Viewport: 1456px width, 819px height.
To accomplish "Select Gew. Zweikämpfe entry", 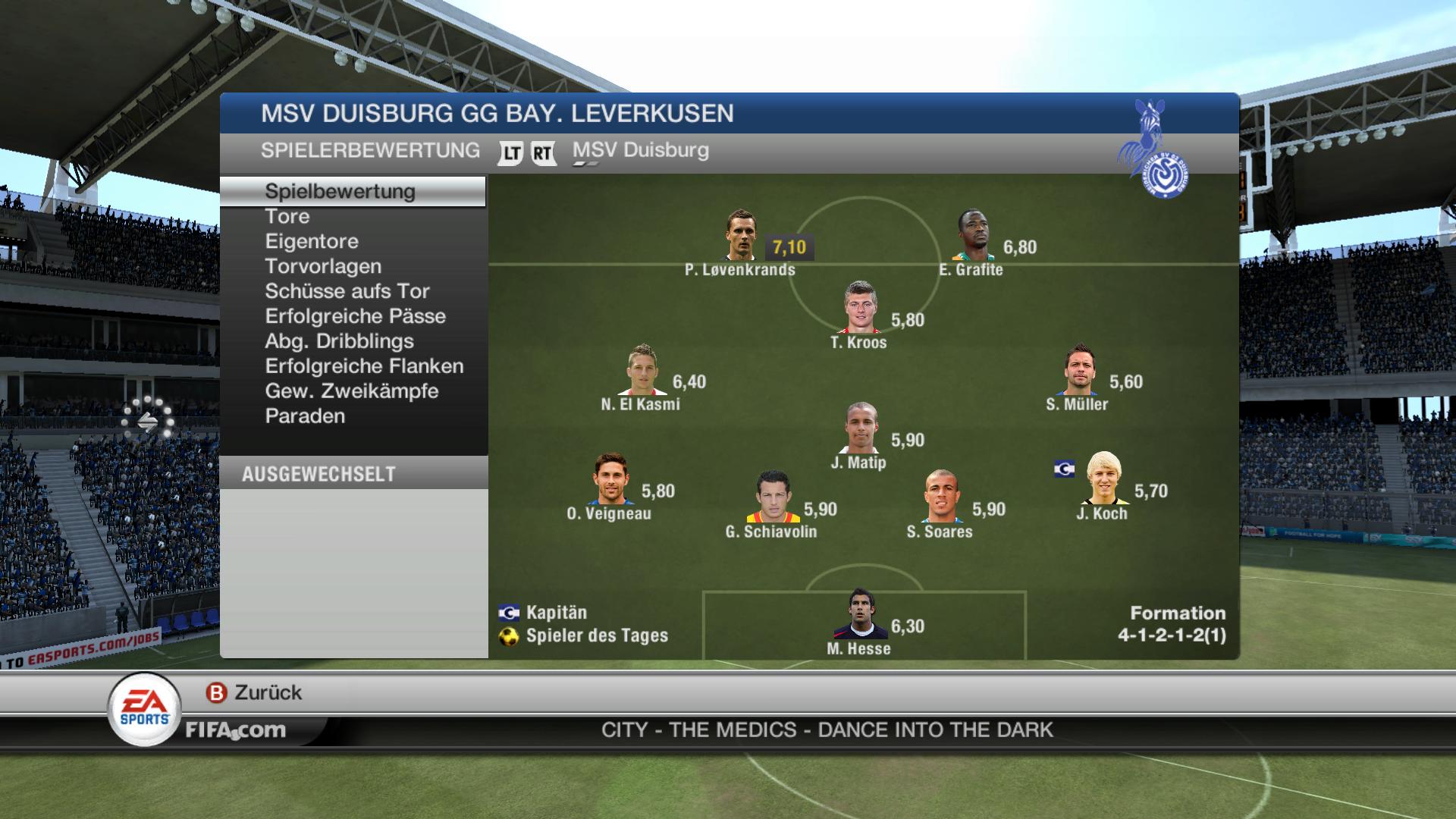I will (x=352, y=392).
